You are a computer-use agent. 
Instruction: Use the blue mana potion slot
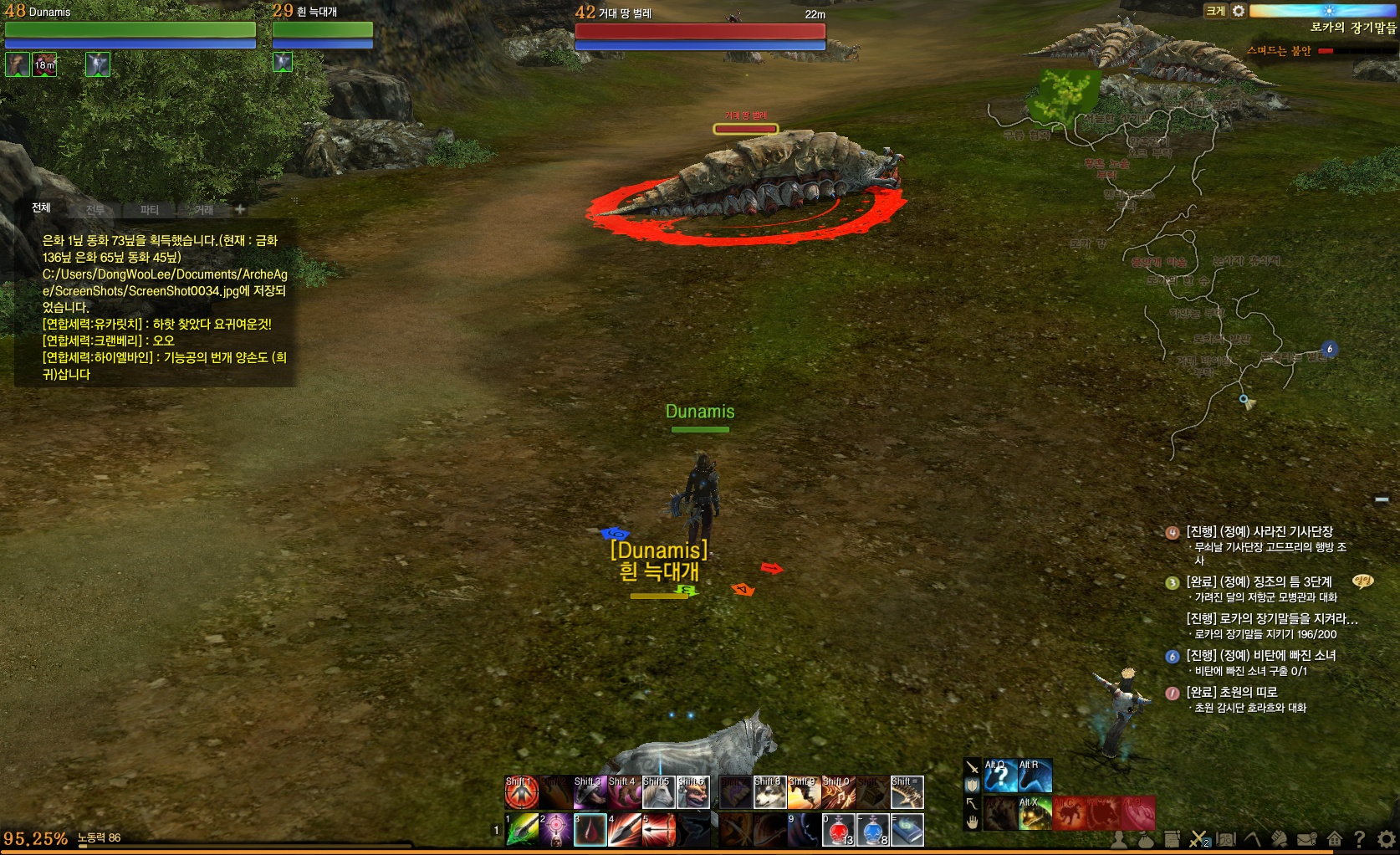pyautogui.click(x=873, y=830)
